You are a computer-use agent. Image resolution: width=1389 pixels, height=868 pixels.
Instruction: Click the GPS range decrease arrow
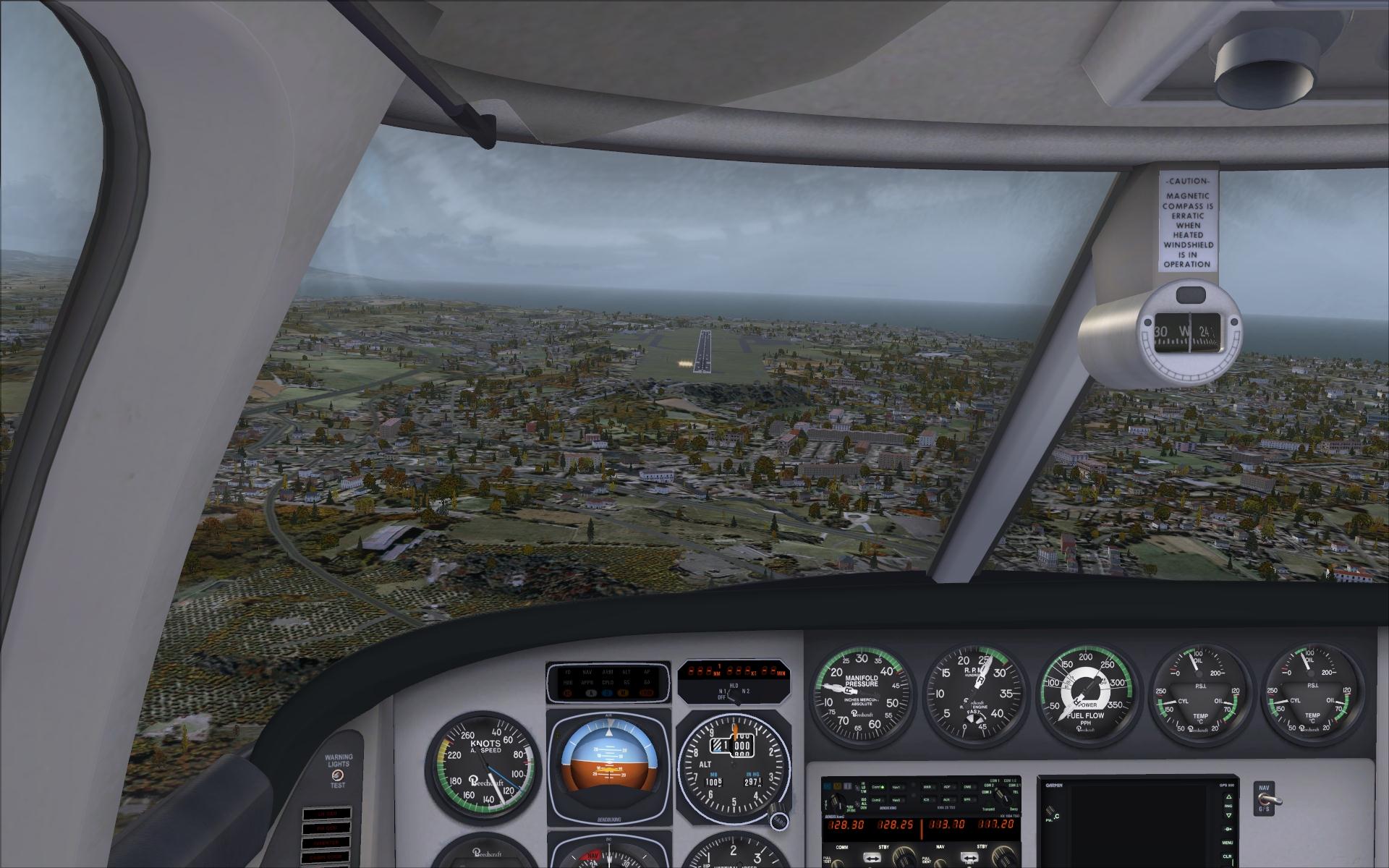click(x=1228, y=817)
